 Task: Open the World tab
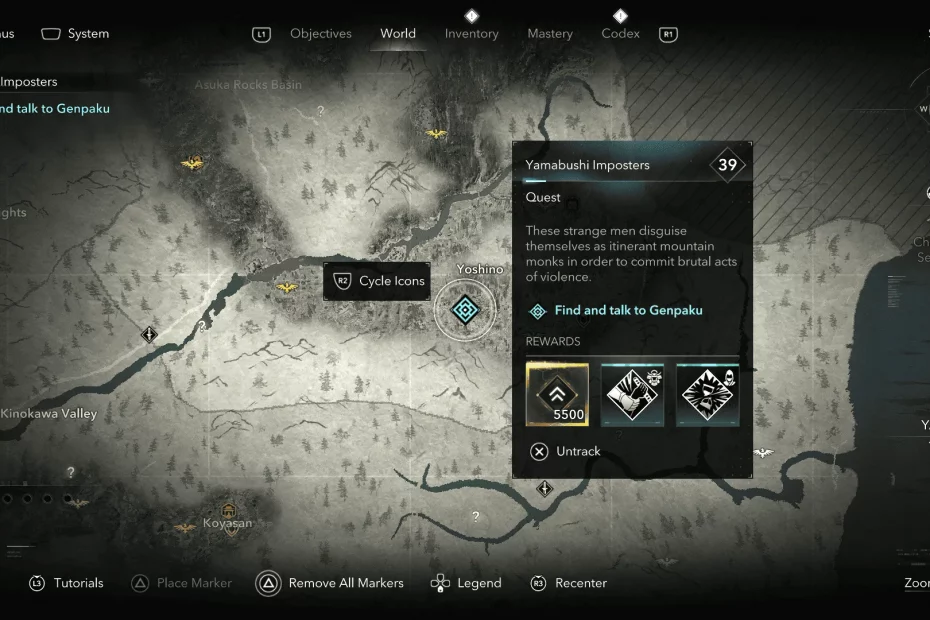coord(398,34)
